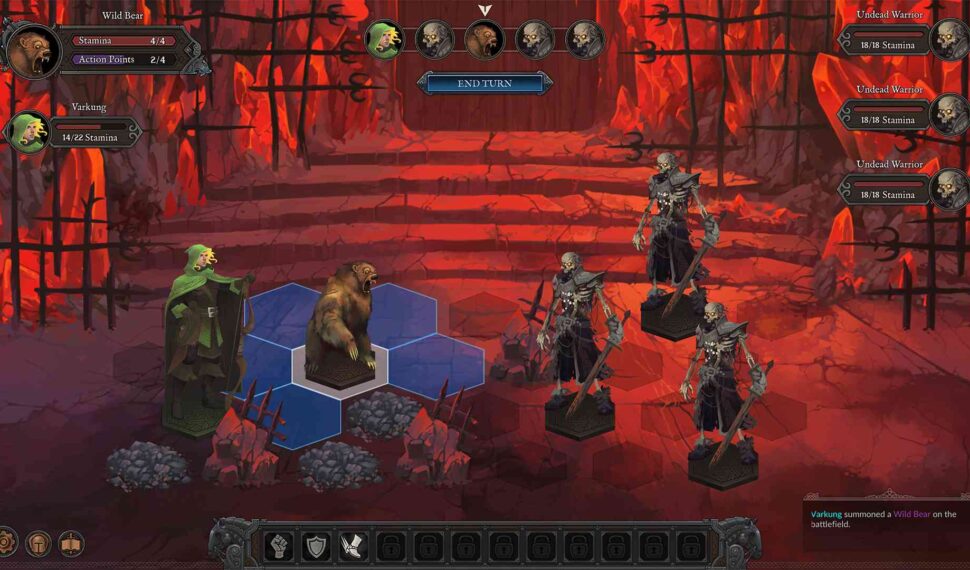Select Varkung in the turn order bar

(383, 40)
